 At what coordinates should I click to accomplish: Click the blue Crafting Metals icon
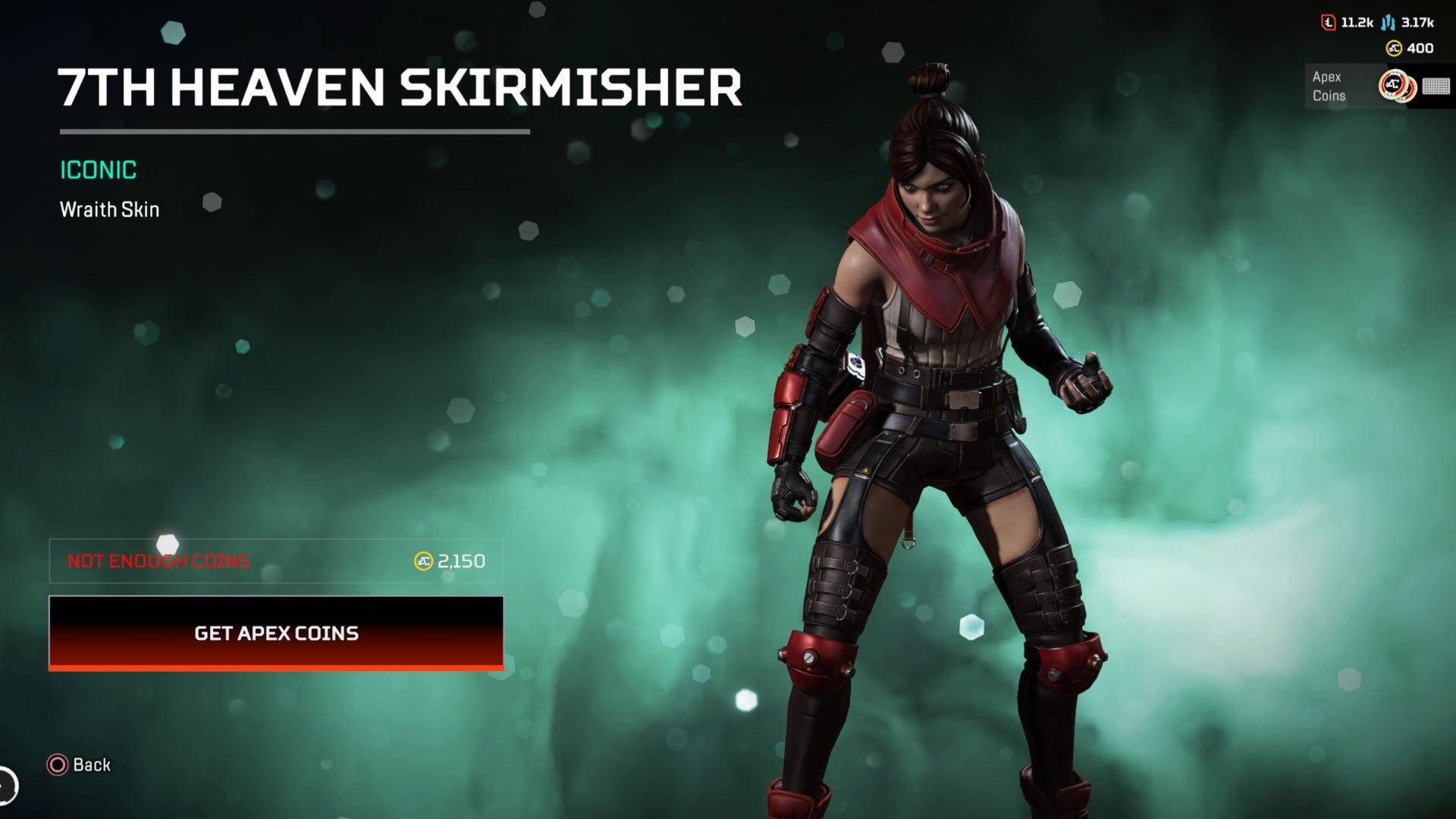[x=1388, y=23]
